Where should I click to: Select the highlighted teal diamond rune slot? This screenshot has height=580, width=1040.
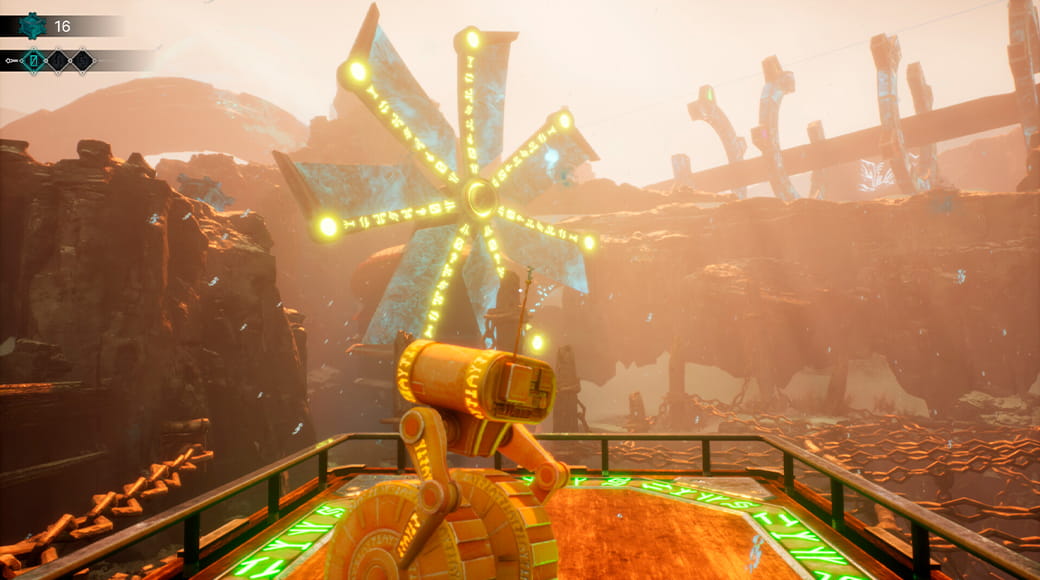click(35, 61)
